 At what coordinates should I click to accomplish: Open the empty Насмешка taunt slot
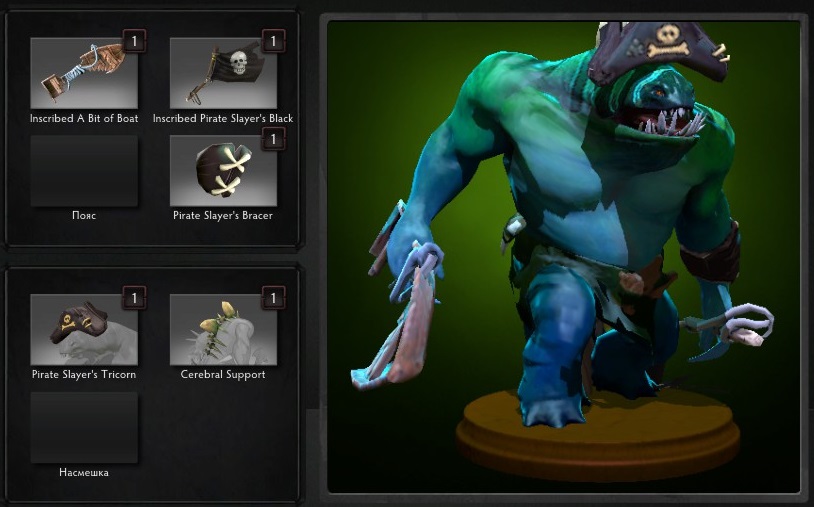[x=84, y=427]
